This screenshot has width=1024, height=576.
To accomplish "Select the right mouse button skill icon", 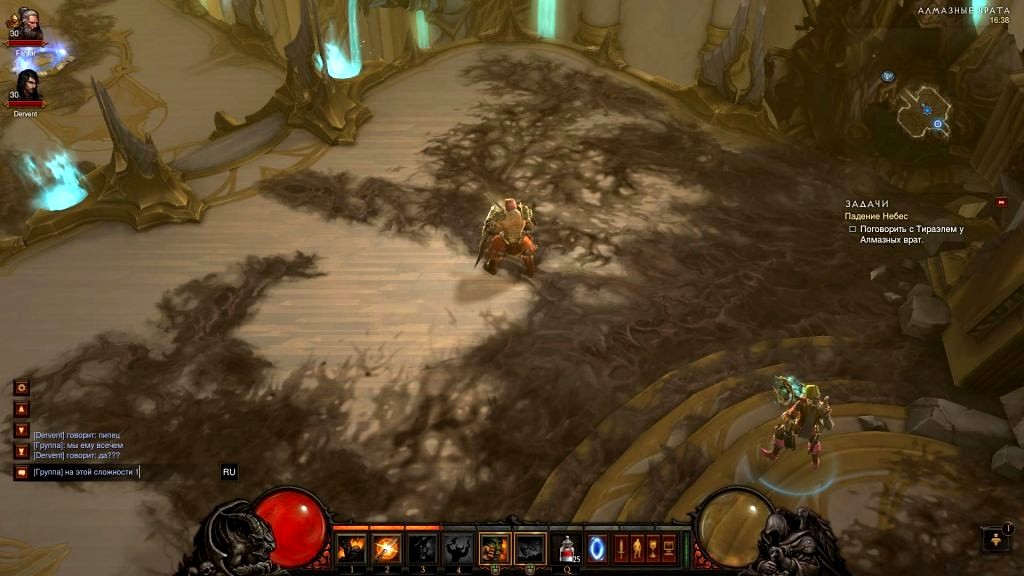I will (x=530, y=548).
